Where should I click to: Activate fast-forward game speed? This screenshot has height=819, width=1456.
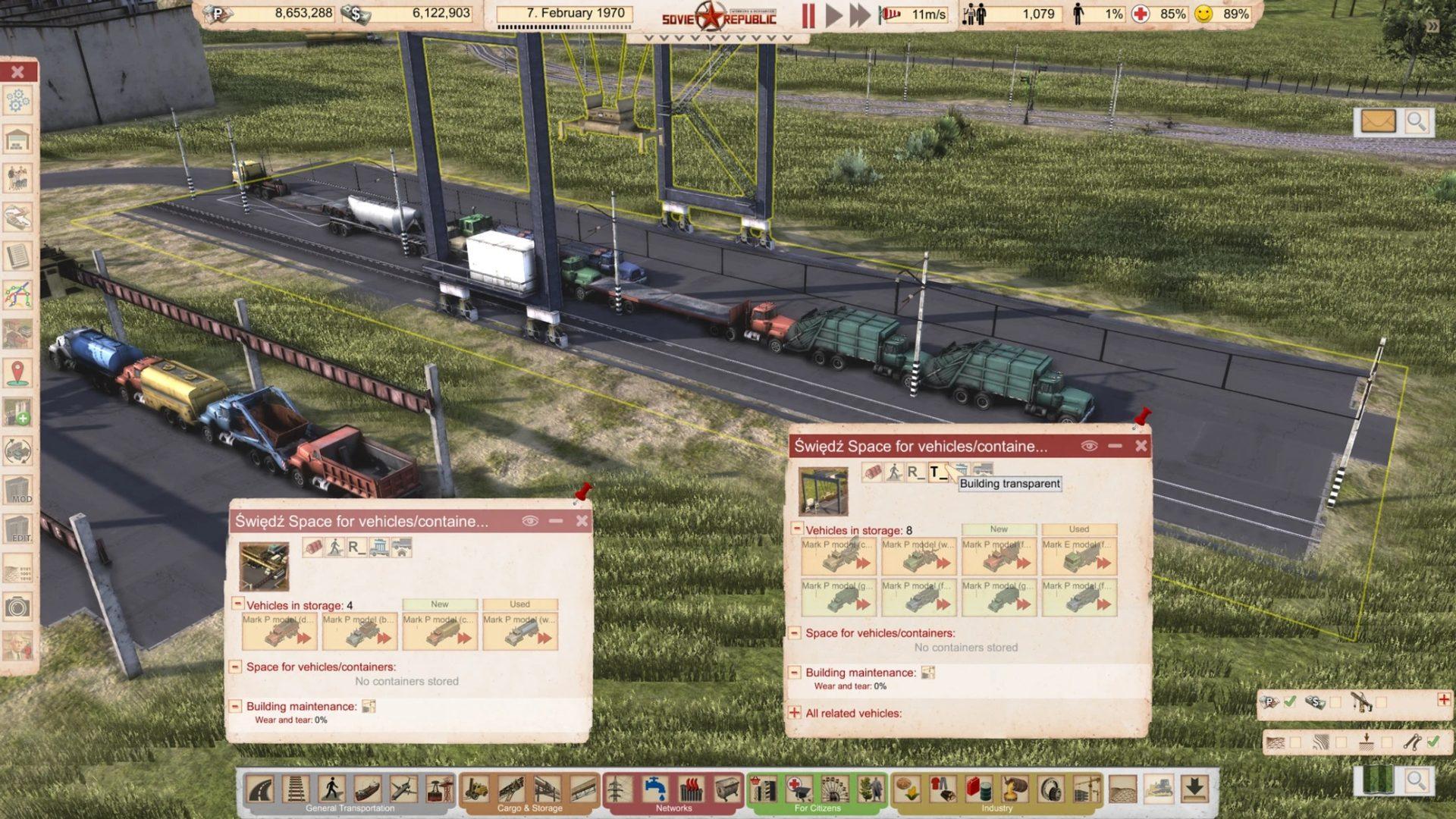pos(859,15)
